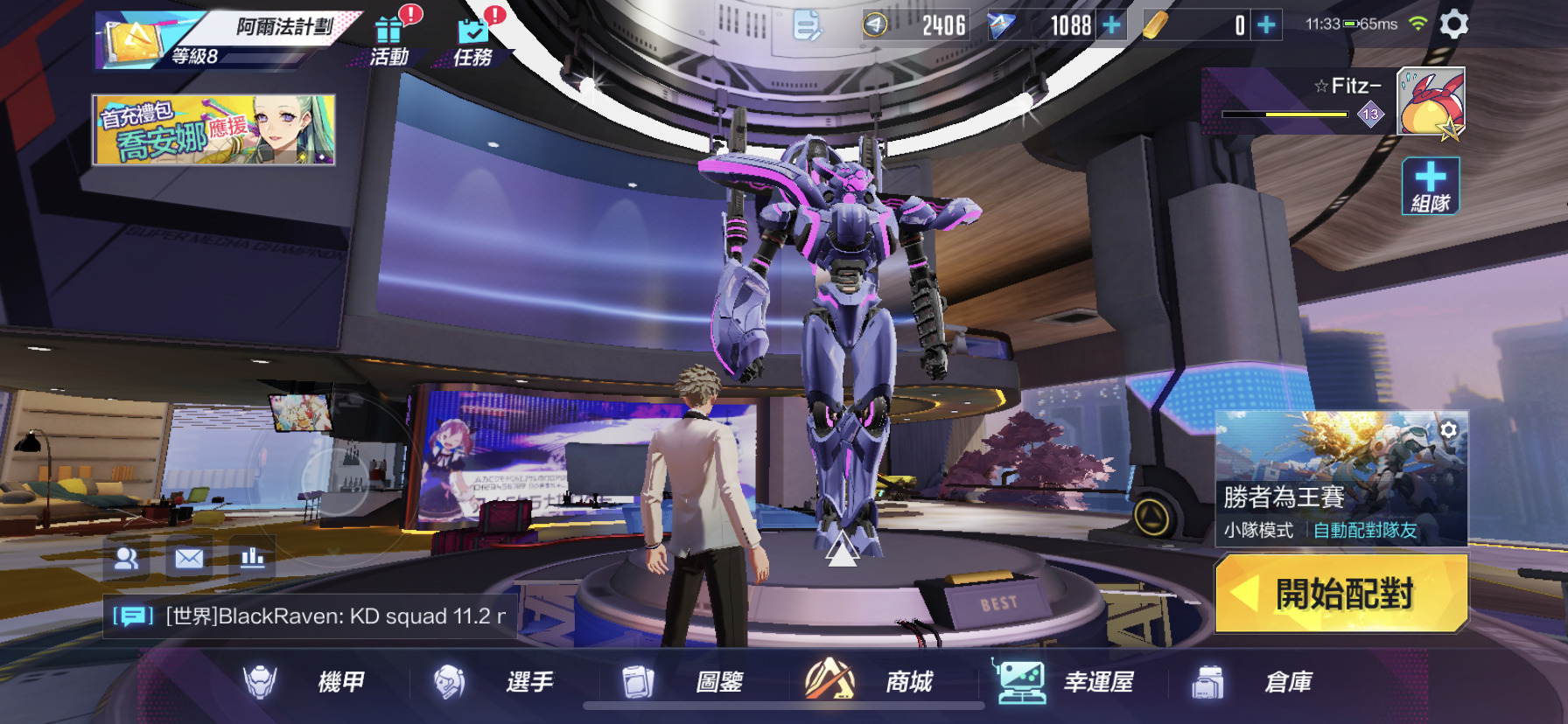
Task: Open the 任務 missions panel
Action: 475,37
